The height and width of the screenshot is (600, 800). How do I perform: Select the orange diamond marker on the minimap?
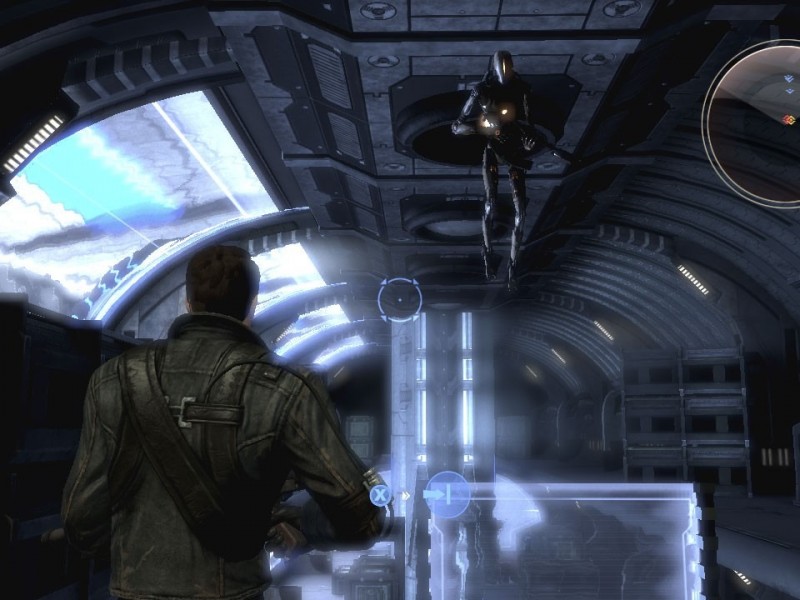tap(788, 118)
